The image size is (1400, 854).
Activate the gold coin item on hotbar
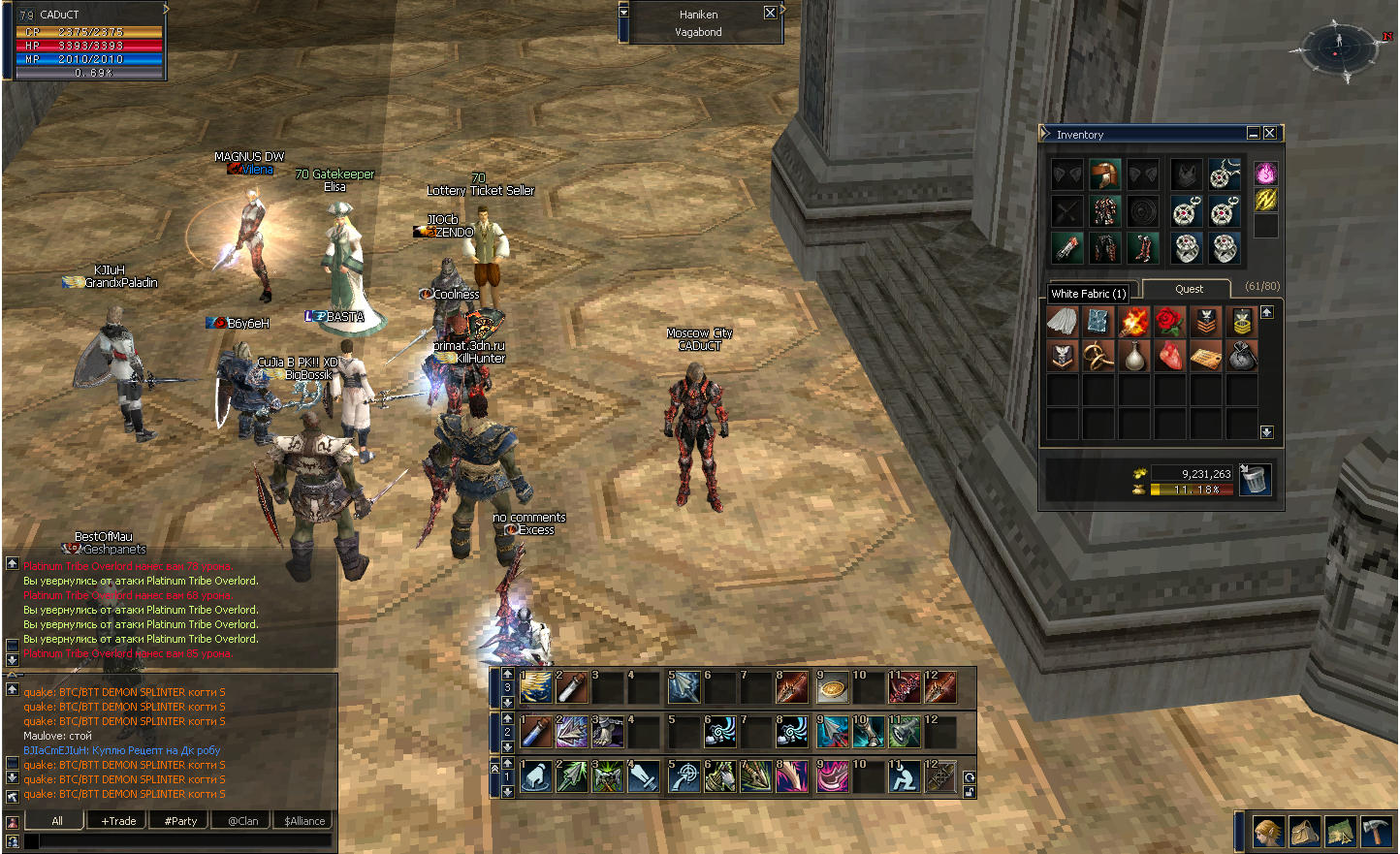click(832, 688)
